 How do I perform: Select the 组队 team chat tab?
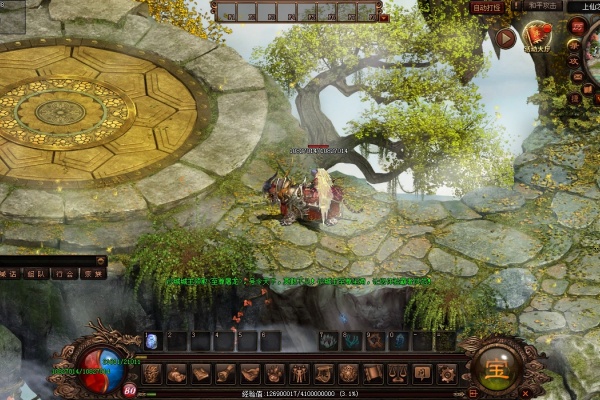tap(37, 273)
